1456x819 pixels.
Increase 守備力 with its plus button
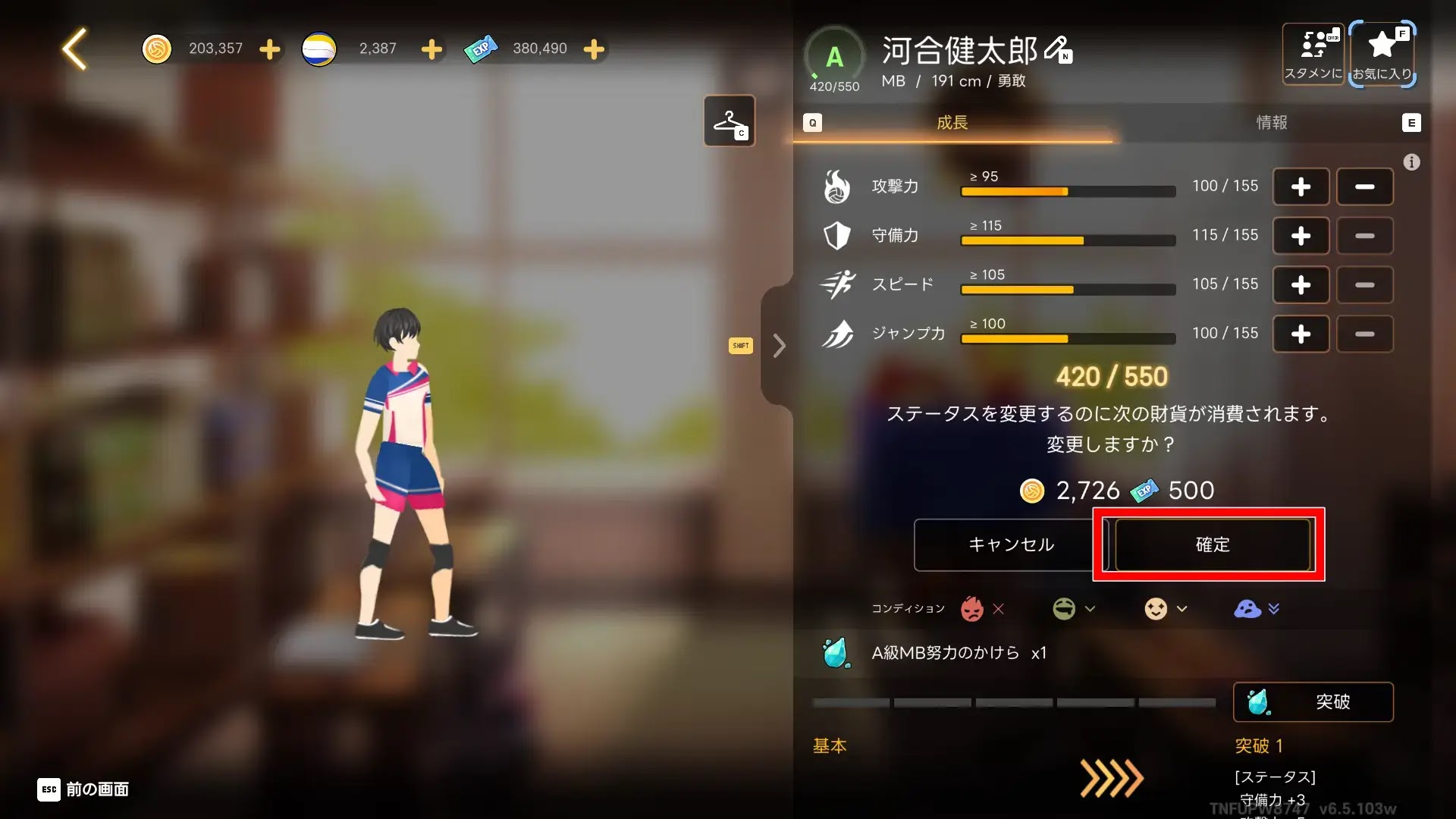(x=1301, y=236)
